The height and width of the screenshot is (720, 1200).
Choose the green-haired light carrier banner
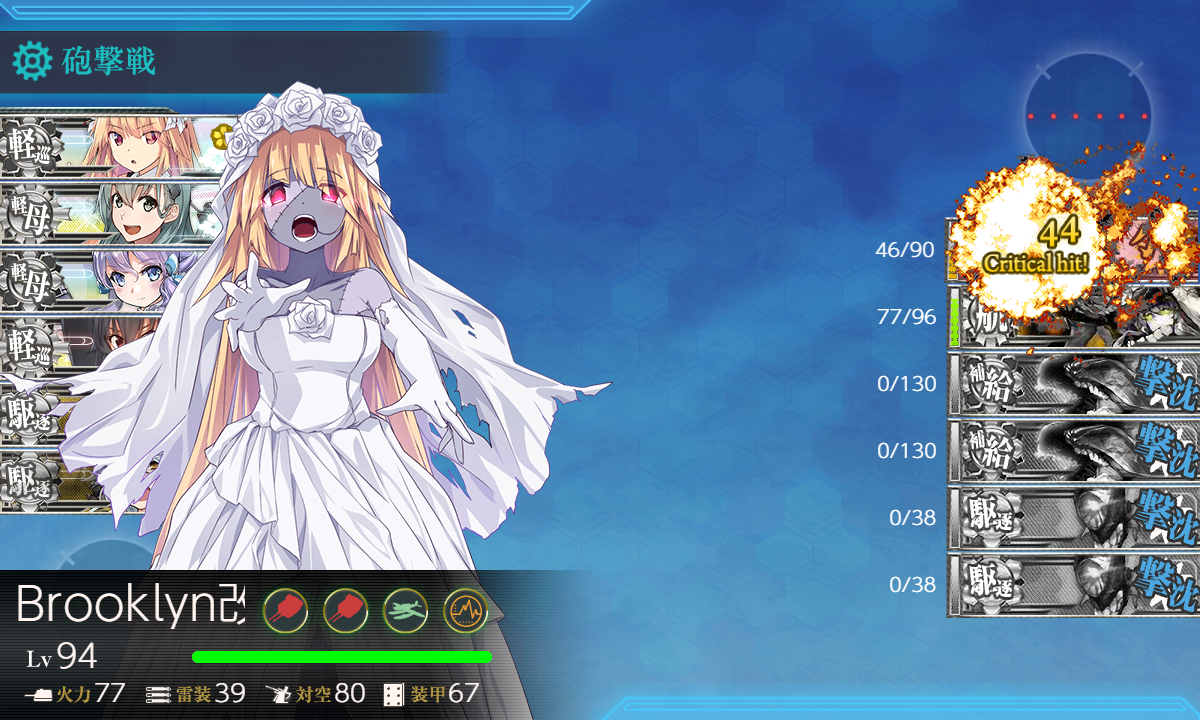point(100,212)
